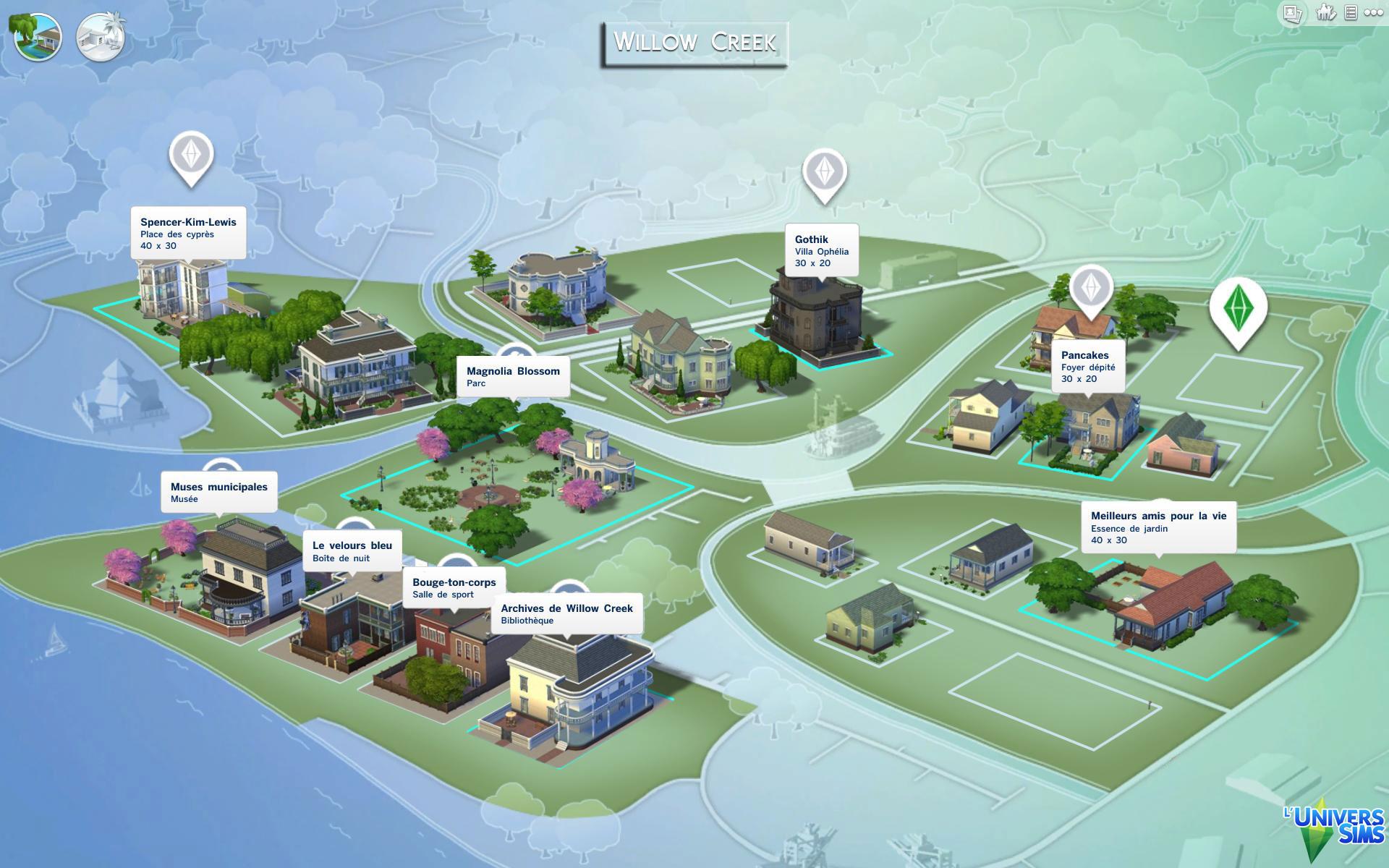Switch to the grey palm-tree world icon

(x=101, y=37)
